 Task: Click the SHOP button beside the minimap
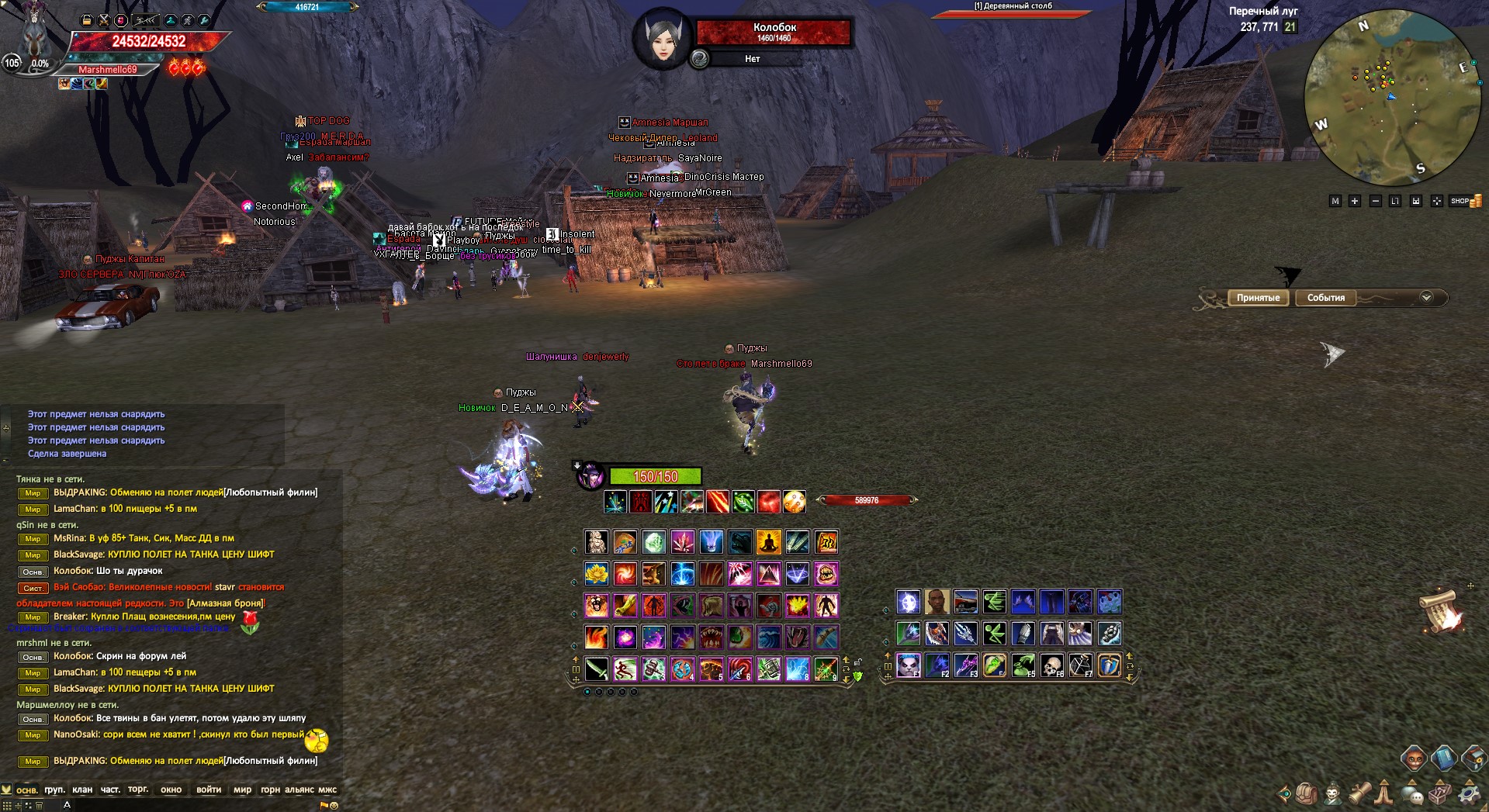pos(1460,201)
